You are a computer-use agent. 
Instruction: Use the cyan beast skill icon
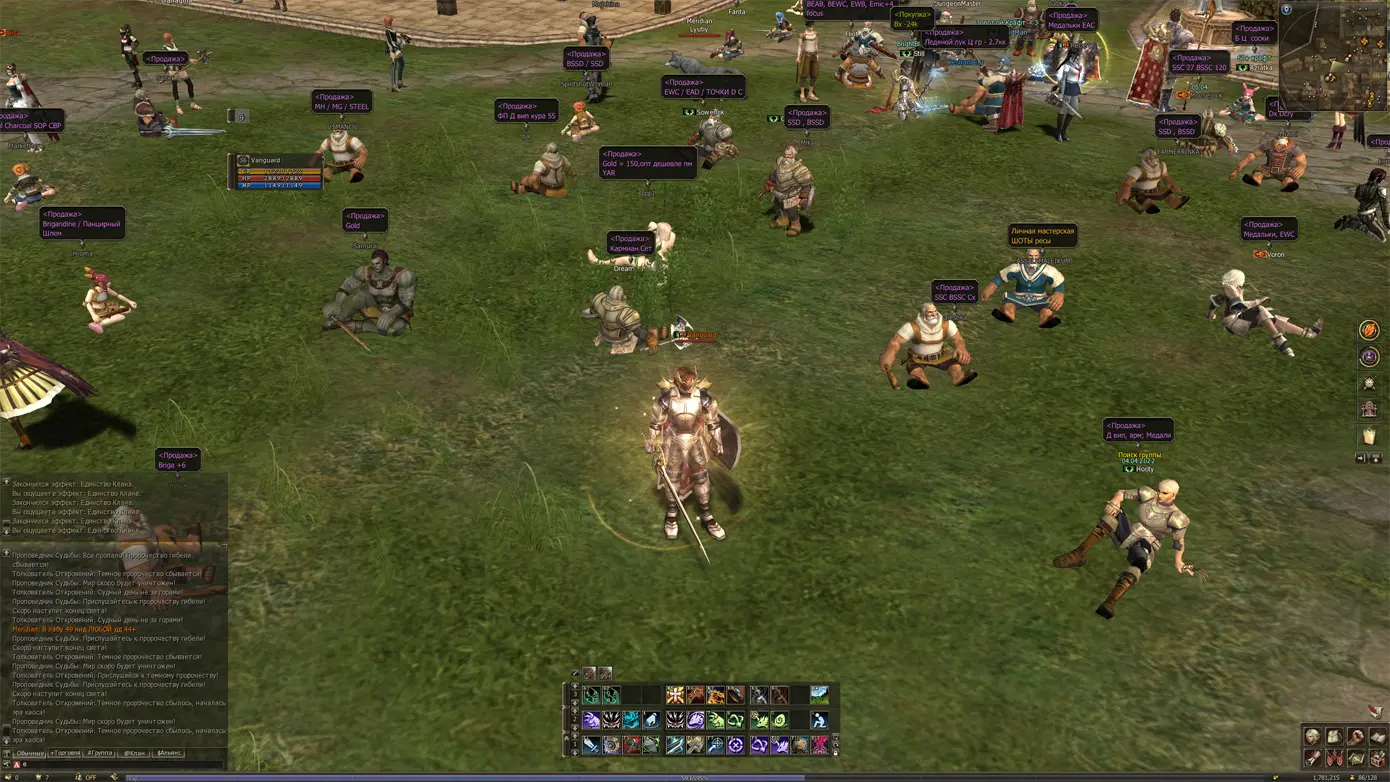633,720
